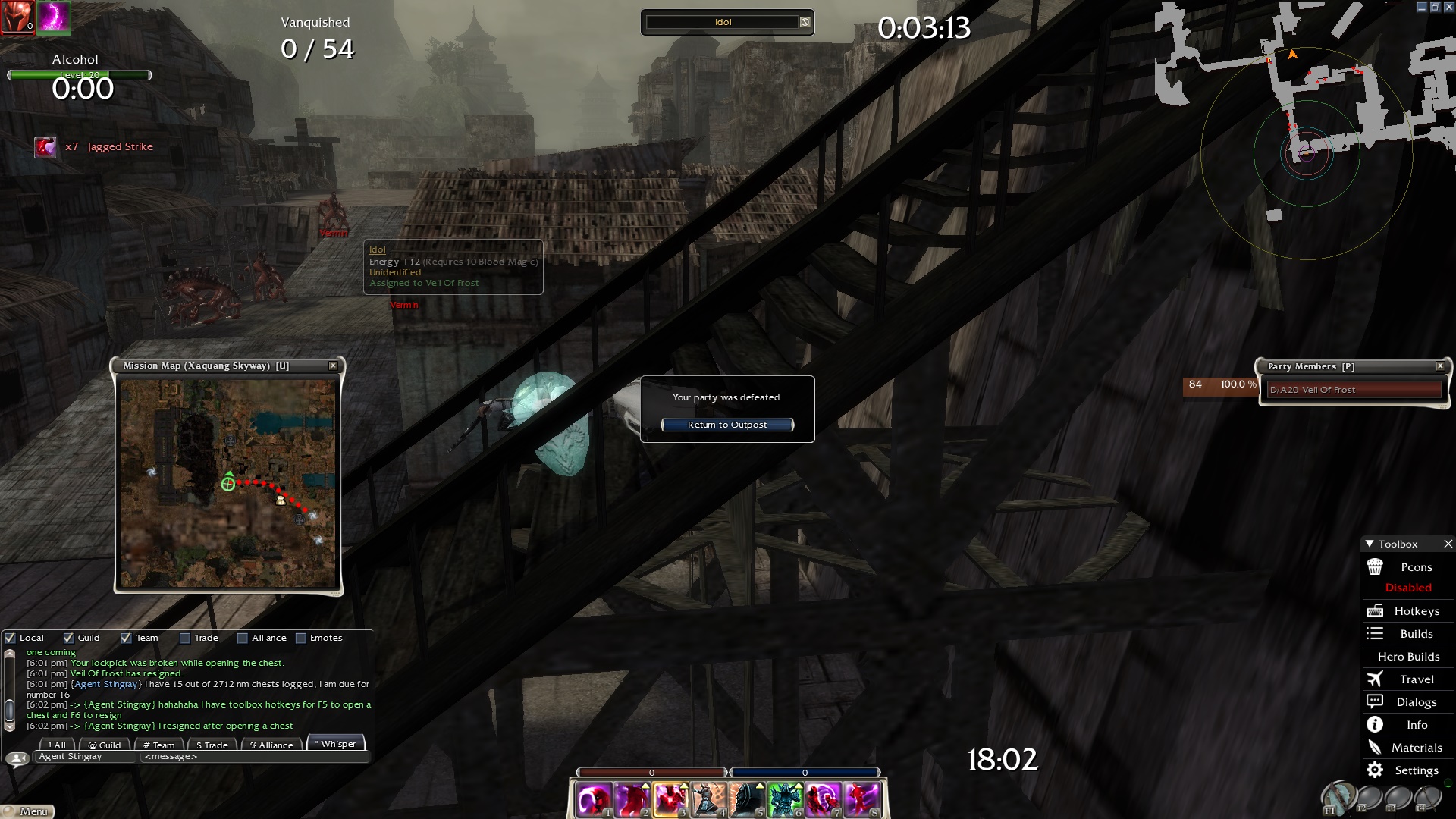Screen dimensions: 1456x819
Task: Toggle the Trade chat filter checkbox
Action: click(185, 638)
